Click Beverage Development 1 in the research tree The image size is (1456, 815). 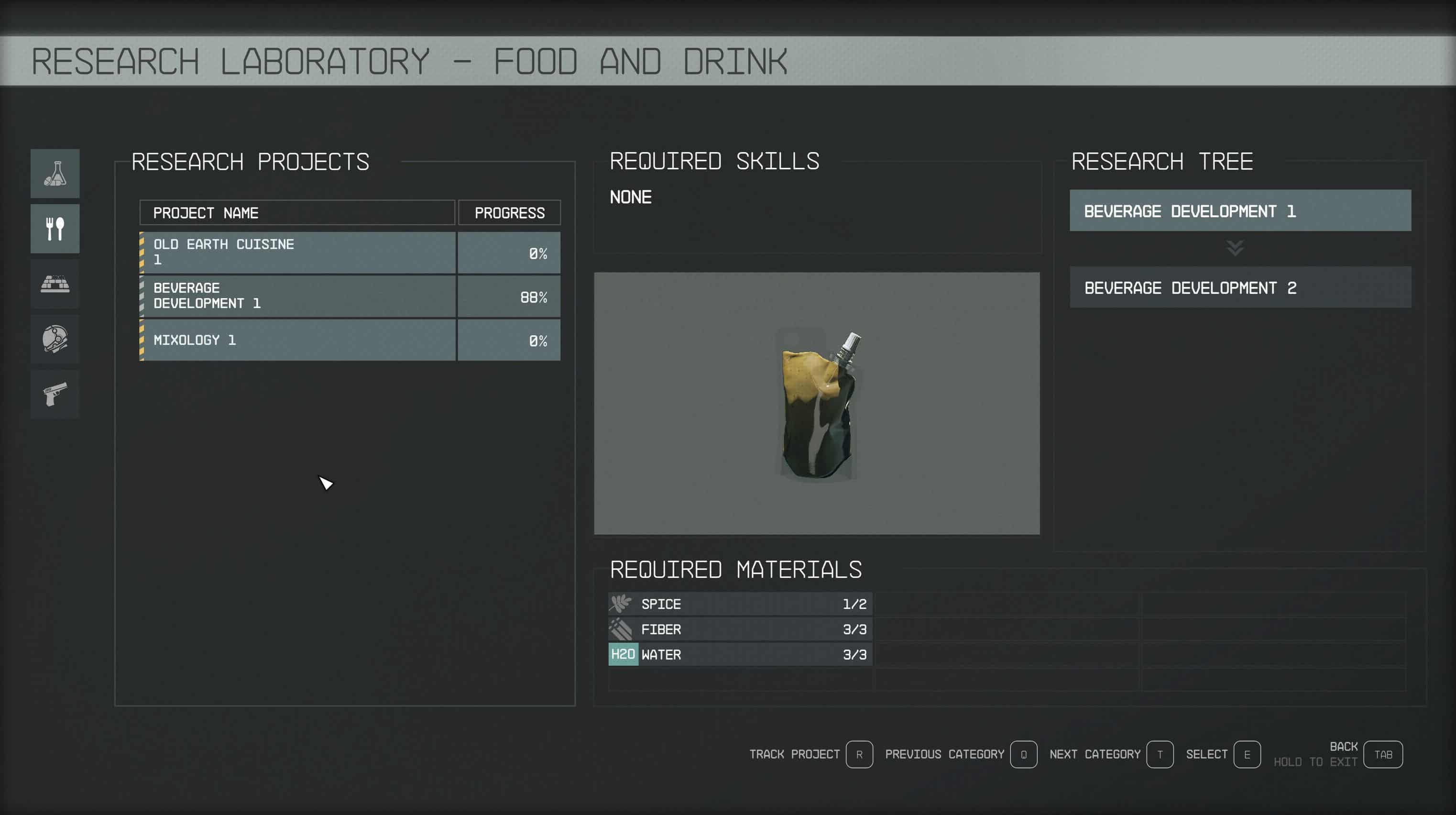tap(1240, 211)
